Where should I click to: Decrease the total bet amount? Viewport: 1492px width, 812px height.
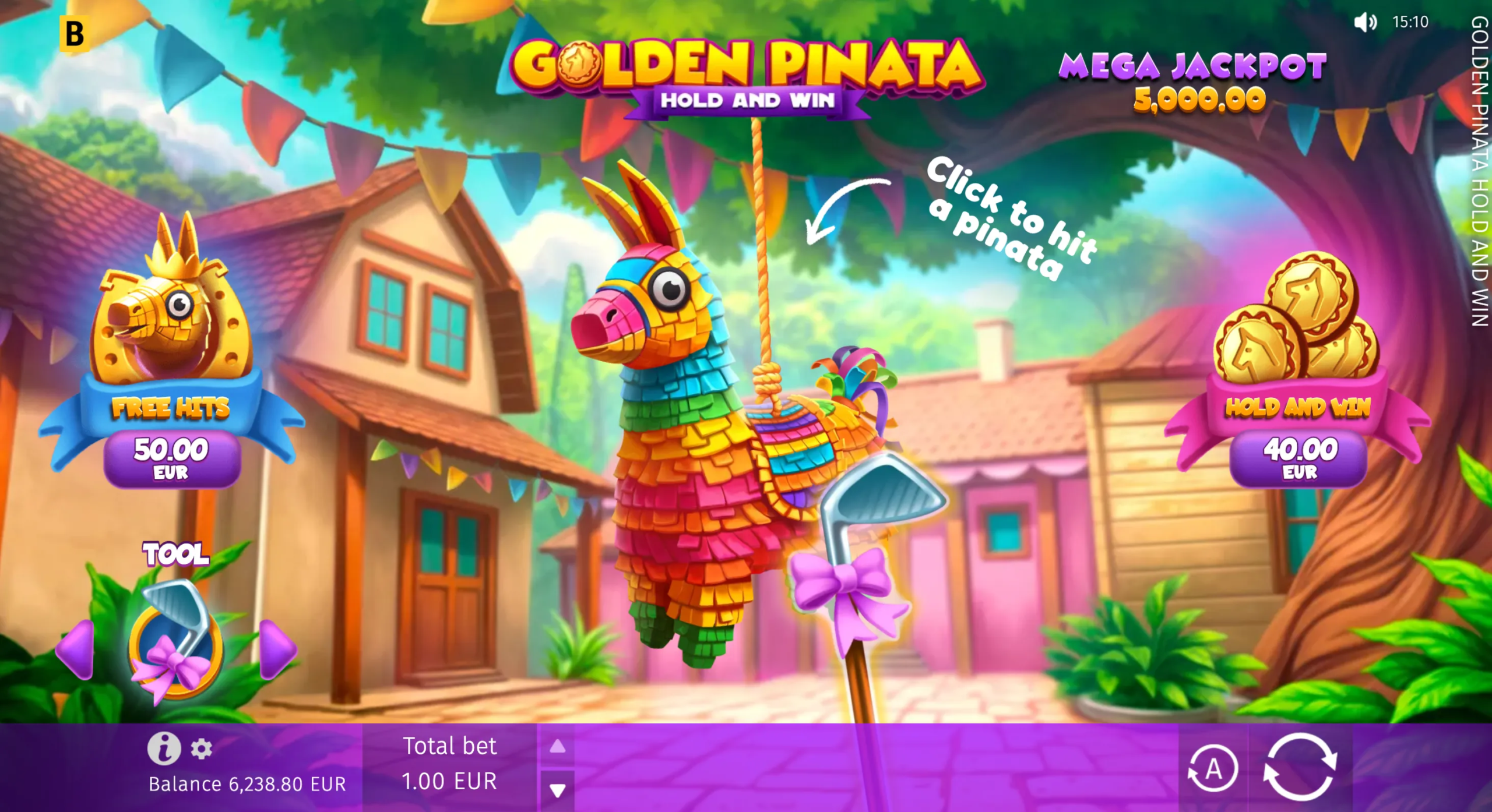pos(558,790)
